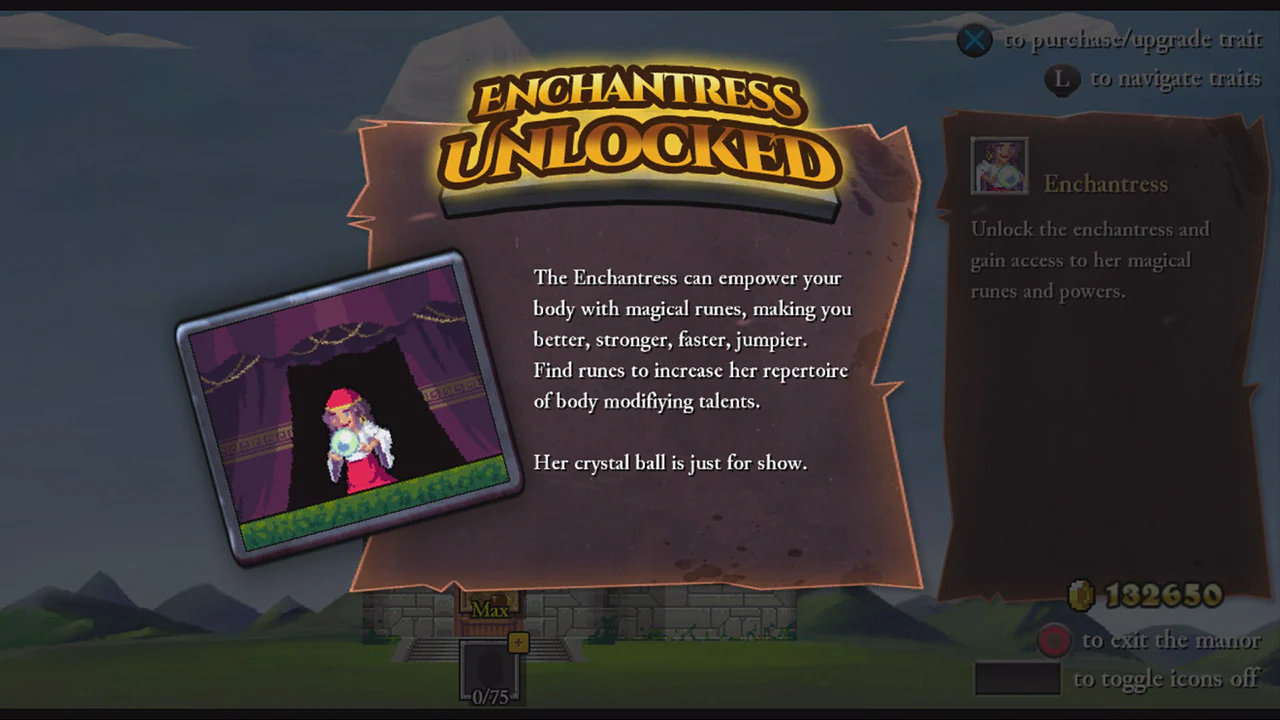Viewport: 1280px width, 720px height.
Task: Select the Enchantress entry on the scroll panel
Action: pyautogui.click(x=1105, y=184)
